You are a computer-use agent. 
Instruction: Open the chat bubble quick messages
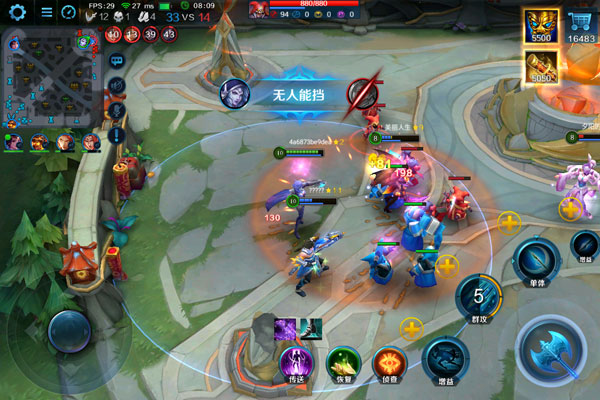[x=115, y=59]
